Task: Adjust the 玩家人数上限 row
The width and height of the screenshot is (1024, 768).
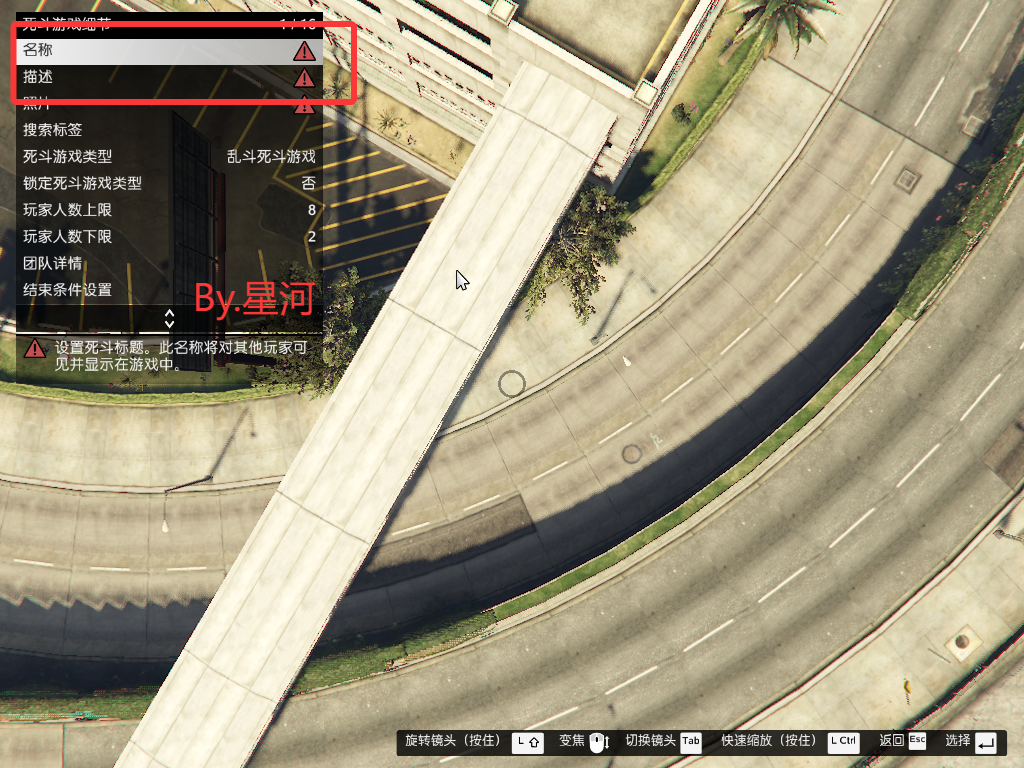Action: click(x=168, y=210)
